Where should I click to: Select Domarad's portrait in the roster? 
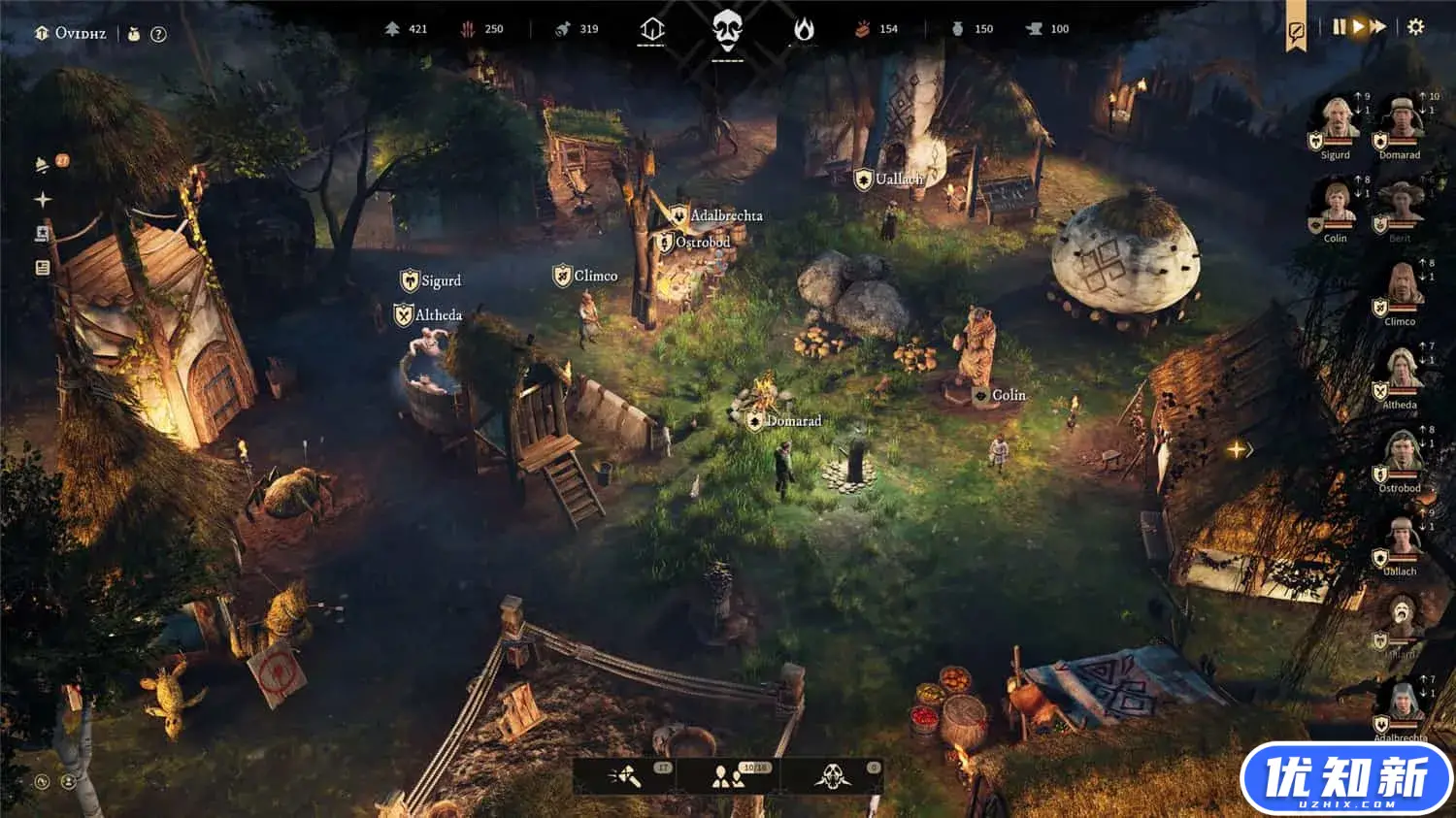[1400, 121]
